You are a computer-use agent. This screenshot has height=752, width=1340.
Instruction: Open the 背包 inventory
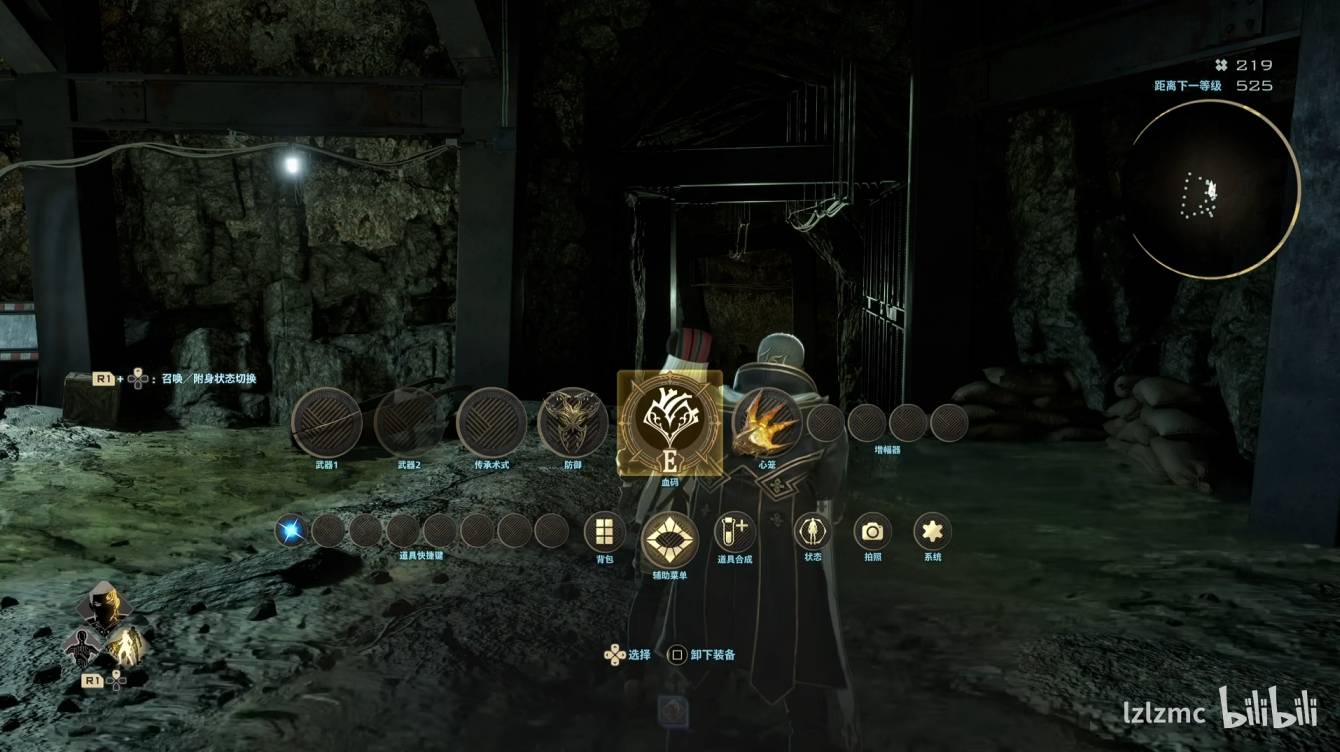[x=604, y=532]
